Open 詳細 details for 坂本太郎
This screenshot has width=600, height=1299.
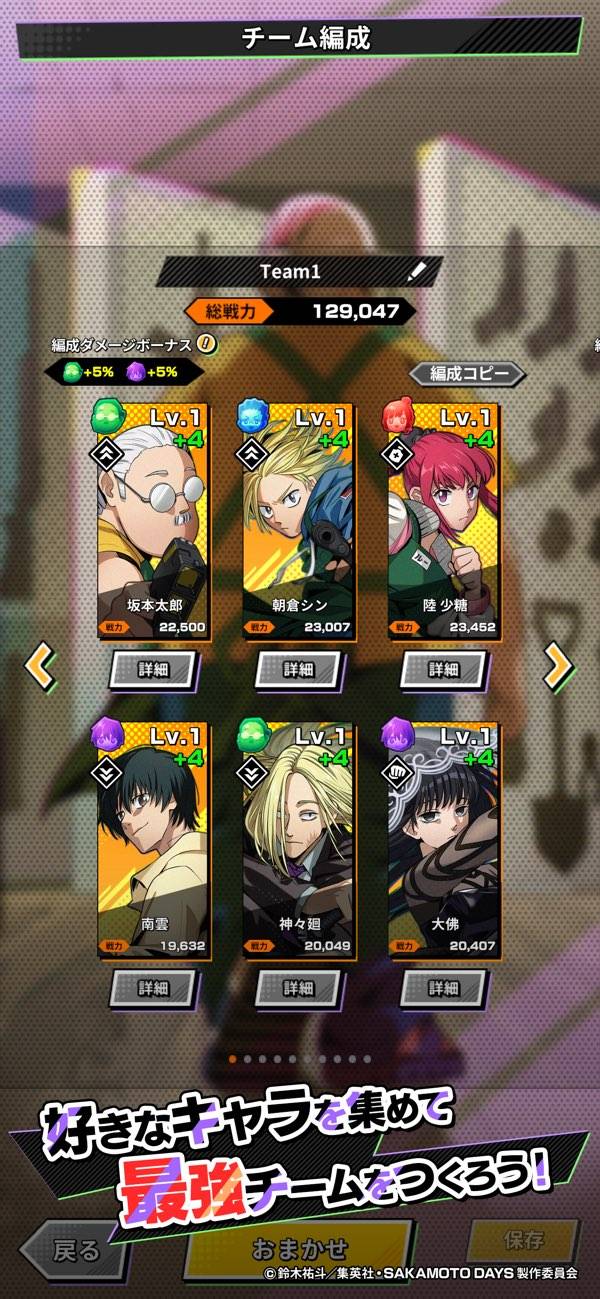[153, 669]
